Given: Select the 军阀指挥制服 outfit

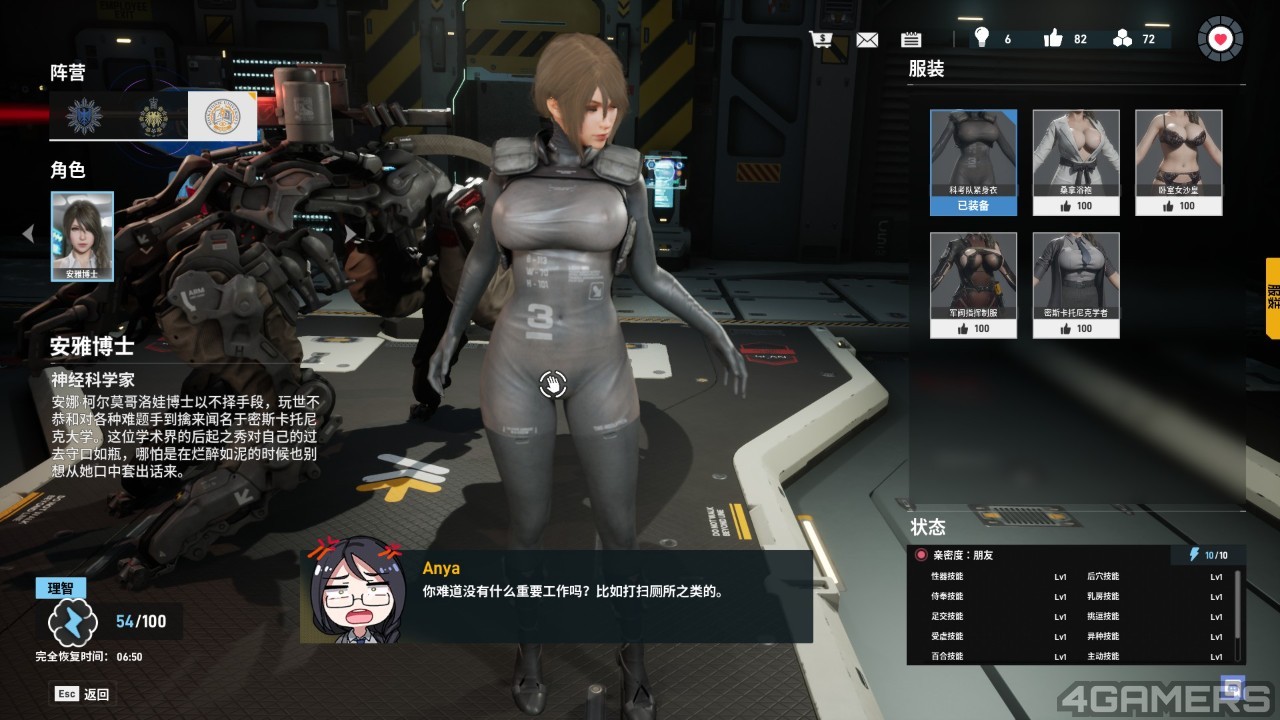Looking at the screenshot, I should (x=973, y=285).
